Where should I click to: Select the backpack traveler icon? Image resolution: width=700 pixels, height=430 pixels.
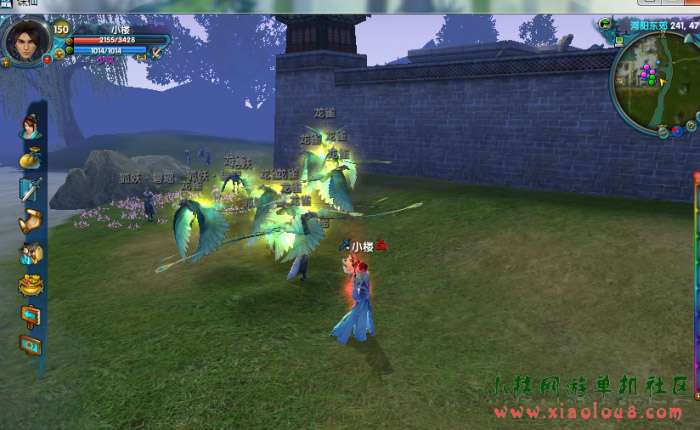click(30, 253)
